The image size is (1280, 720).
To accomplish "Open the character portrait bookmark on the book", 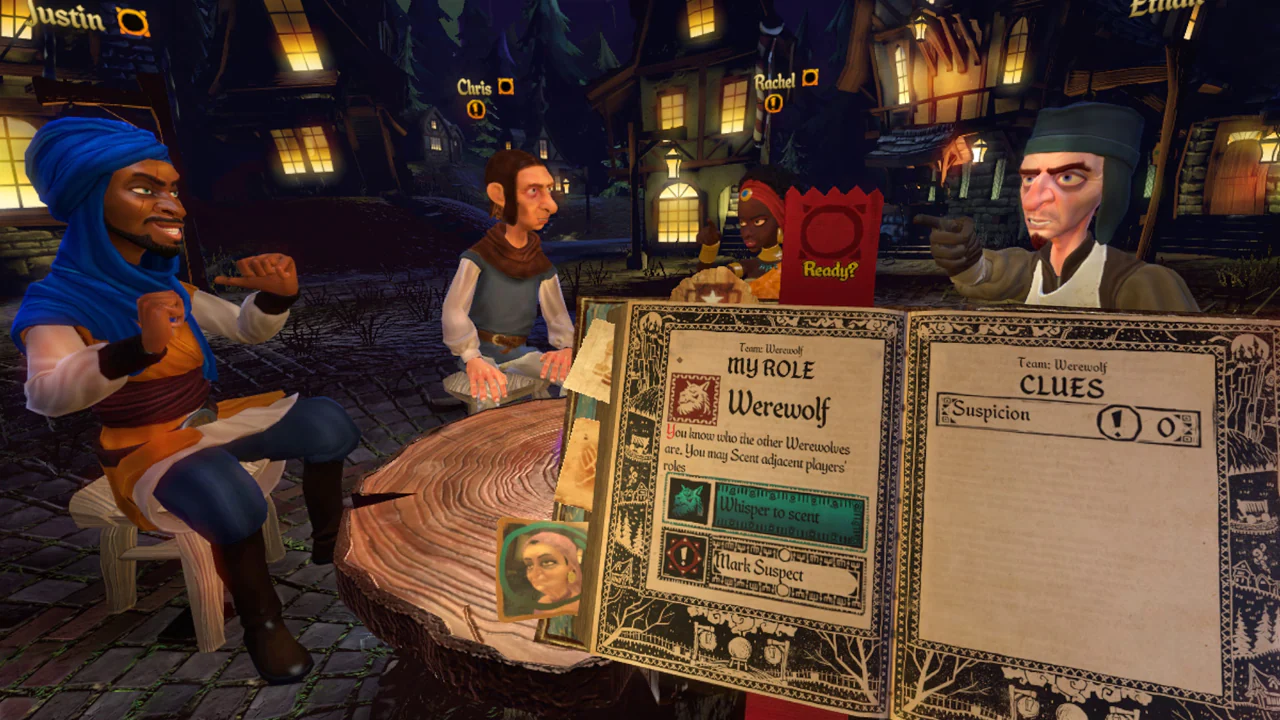I will [x=541, y=569].
